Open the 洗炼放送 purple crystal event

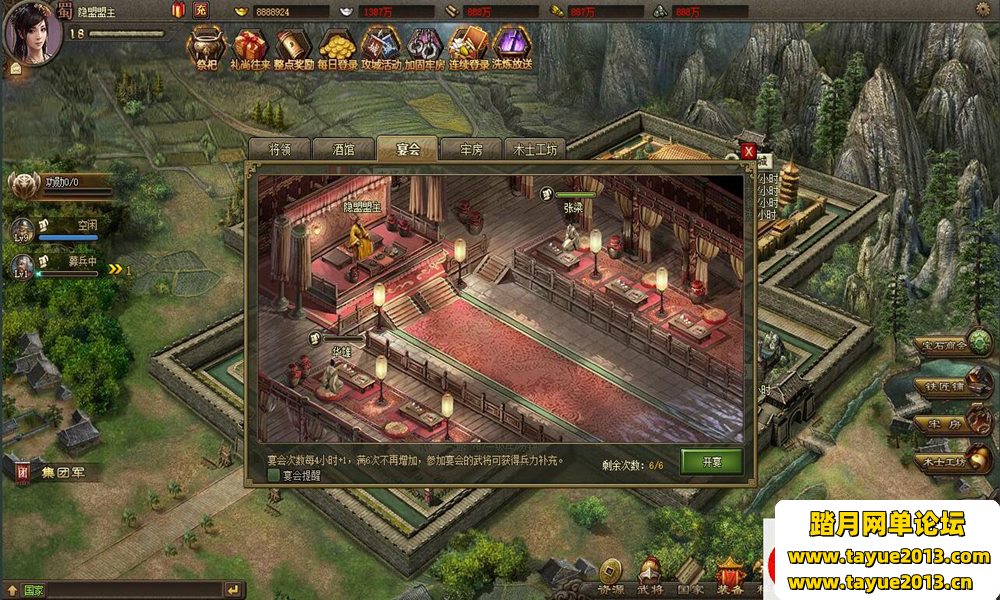[512, 46]
